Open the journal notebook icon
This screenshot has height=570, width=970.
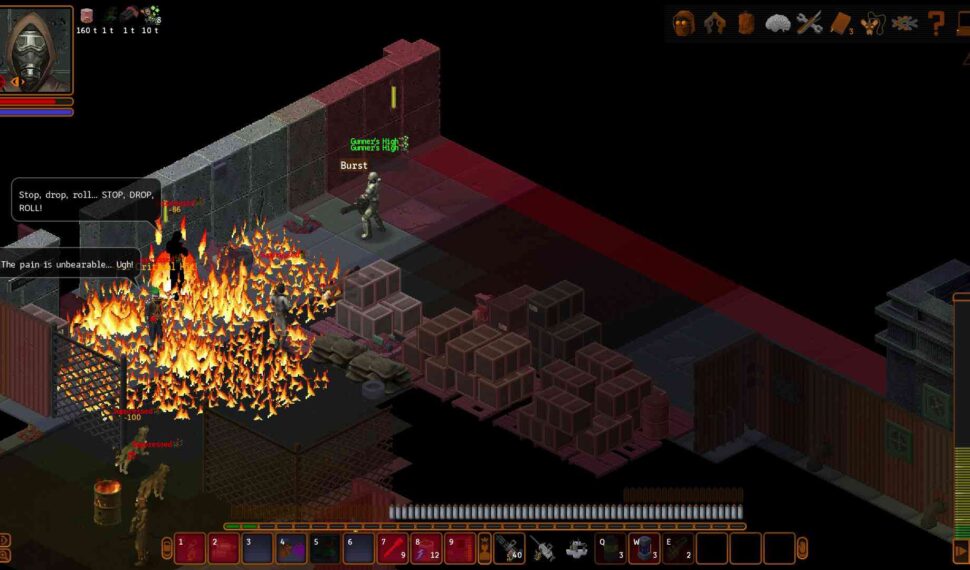(840, 23)
